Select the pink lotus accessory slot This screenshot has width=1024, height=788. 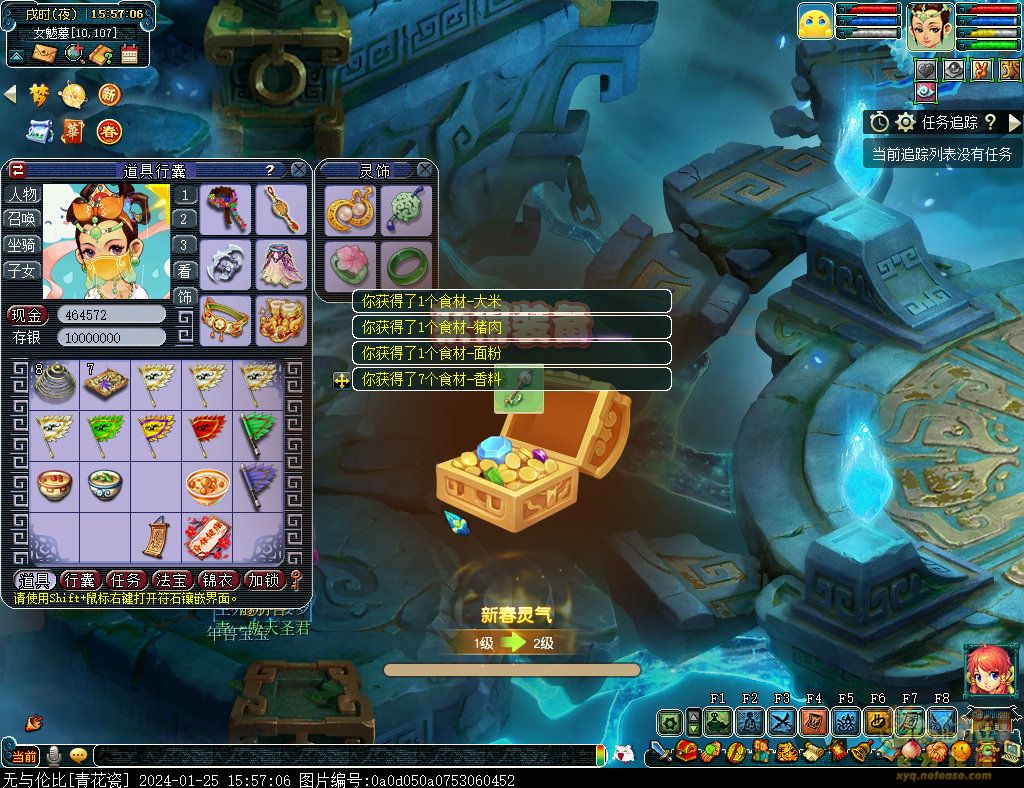pyautogui.click(x=350, y=265)
